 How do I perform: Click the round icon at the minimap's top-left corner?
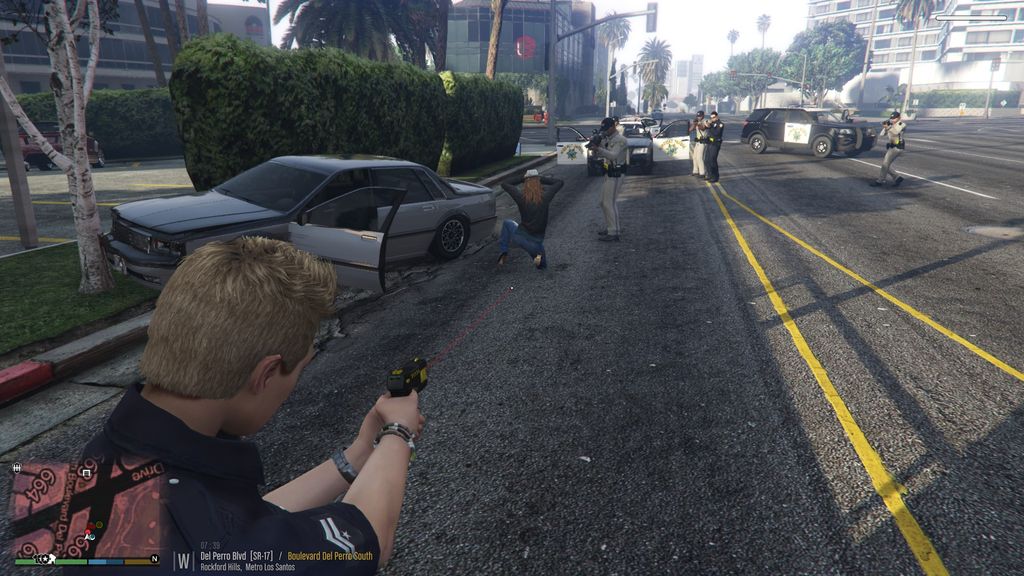[x=16, y=467]
